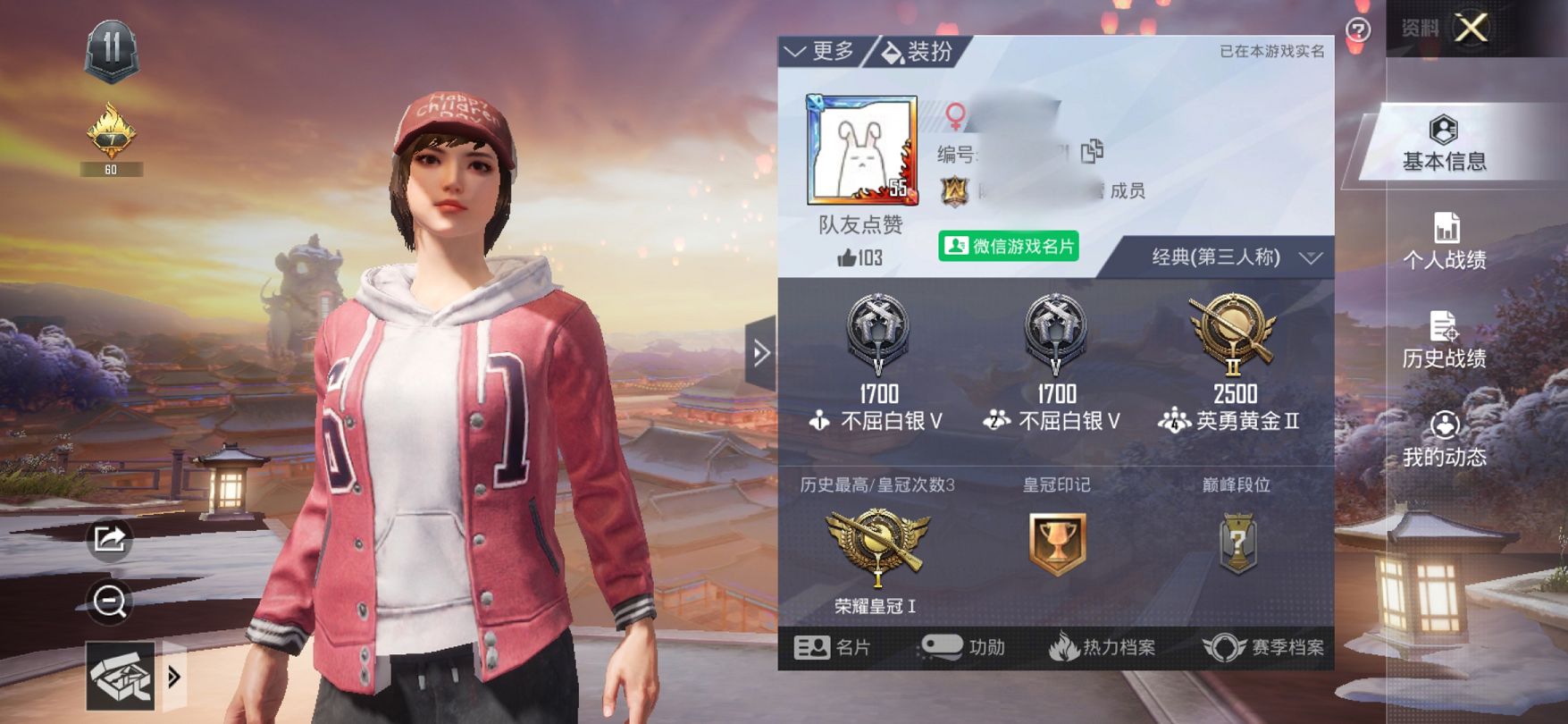The image size is (1568, 724).
Task: Open the 装扮 outfit menu
Action: click(918, 52)
